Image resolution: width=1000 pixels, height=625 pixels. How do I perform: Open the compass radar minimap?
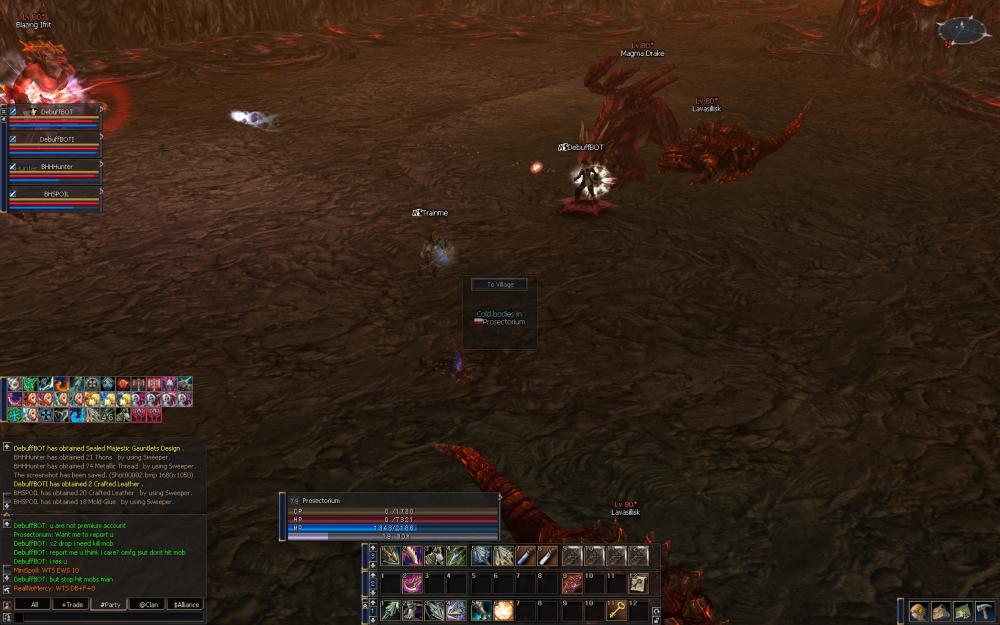pyautogui.click(x=962, y=31)
